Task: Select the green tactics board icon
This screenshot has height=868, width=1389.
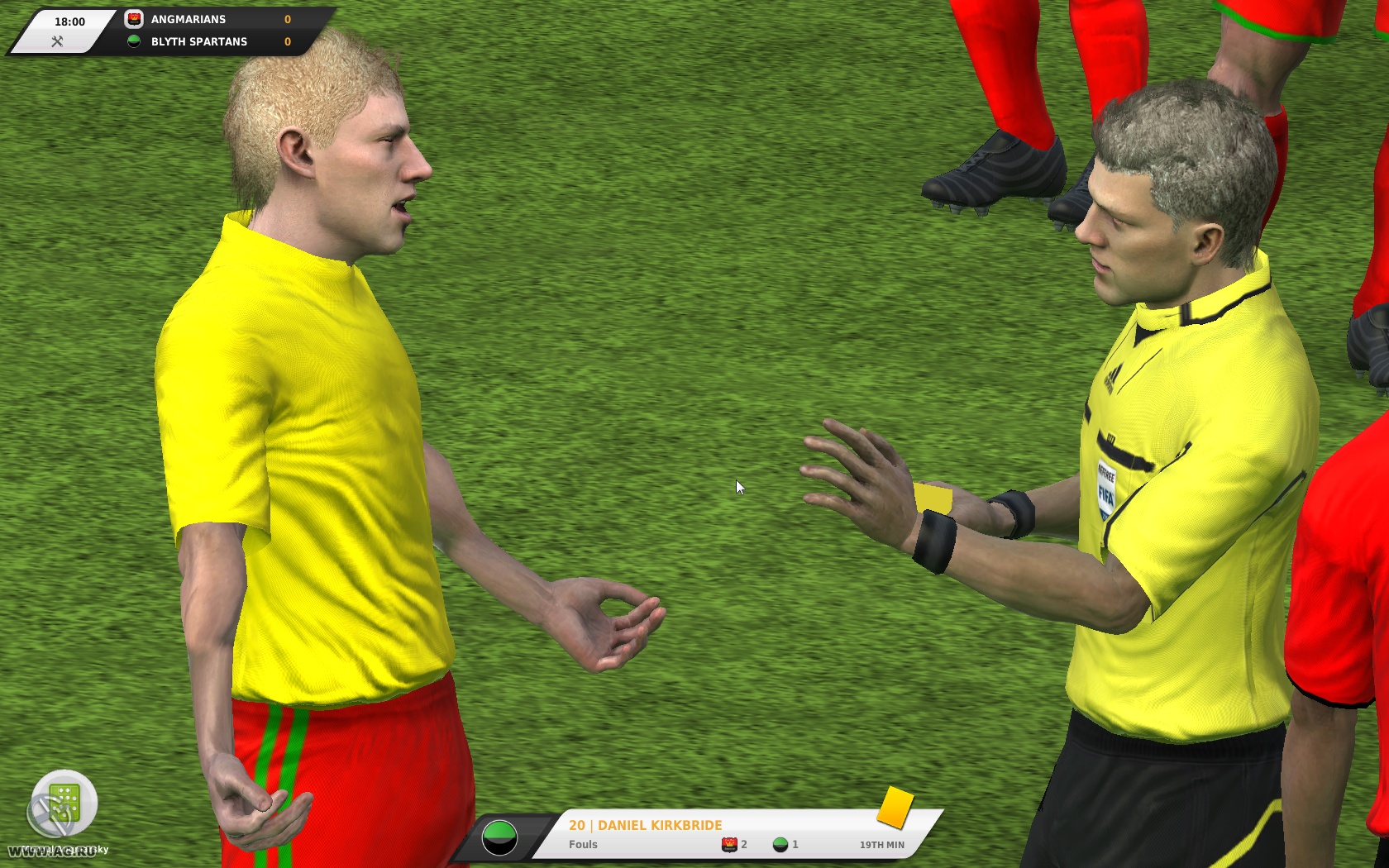Action: tap(64, 802)
